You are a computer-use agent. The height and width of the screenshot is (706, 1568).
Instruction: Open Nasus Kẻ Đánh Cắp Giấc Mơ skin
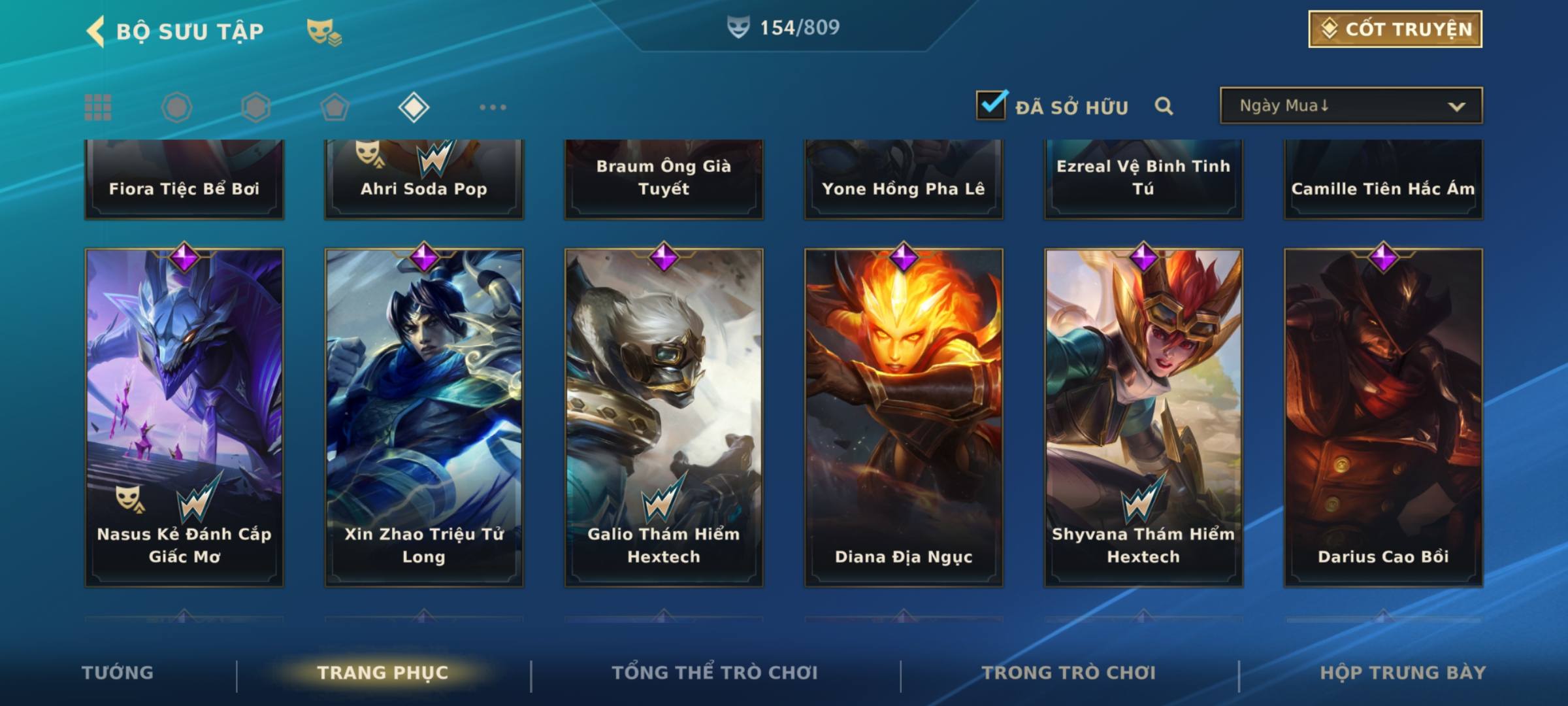184,417
